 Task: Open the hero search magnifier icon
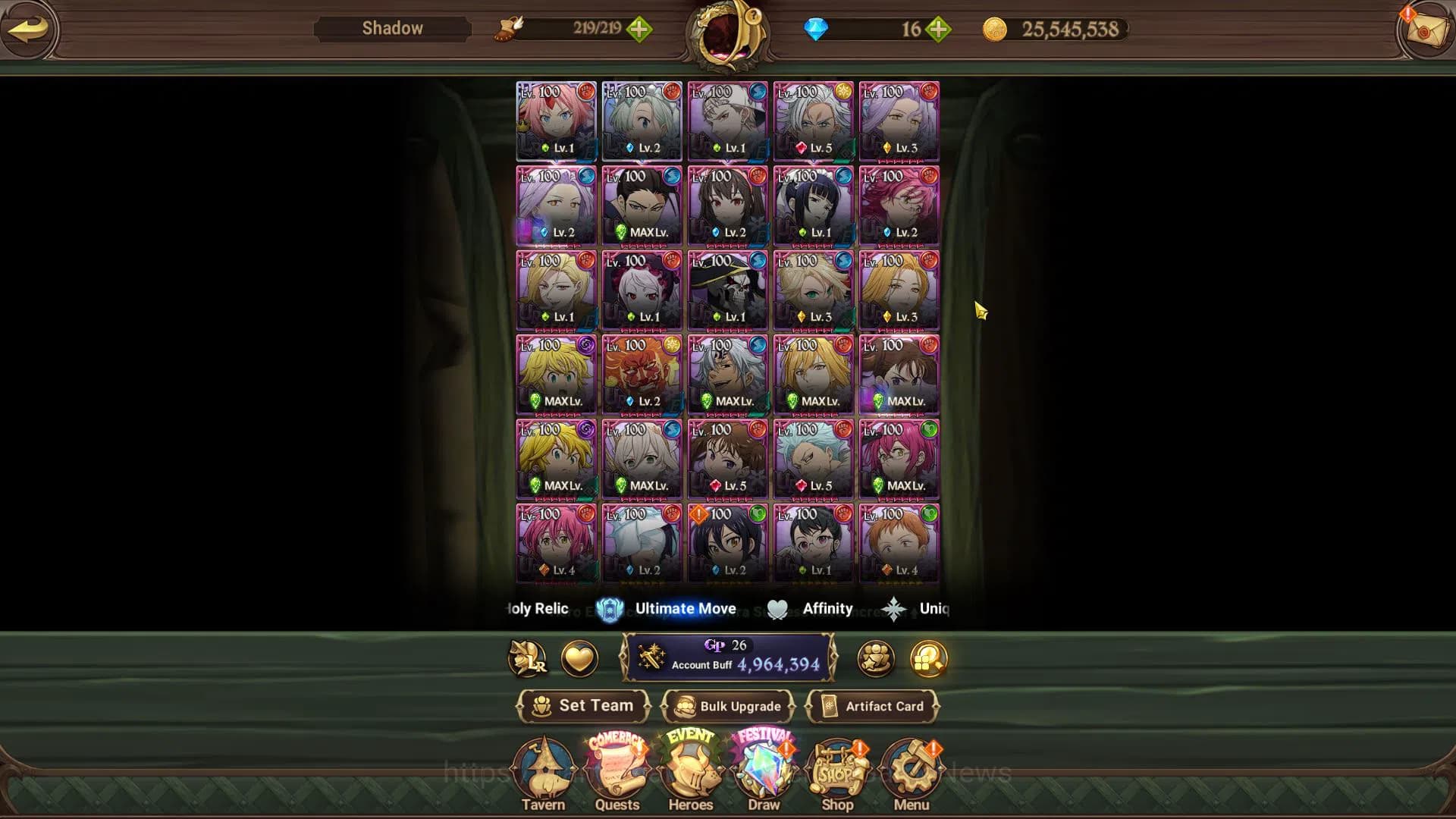coord(929,659)
